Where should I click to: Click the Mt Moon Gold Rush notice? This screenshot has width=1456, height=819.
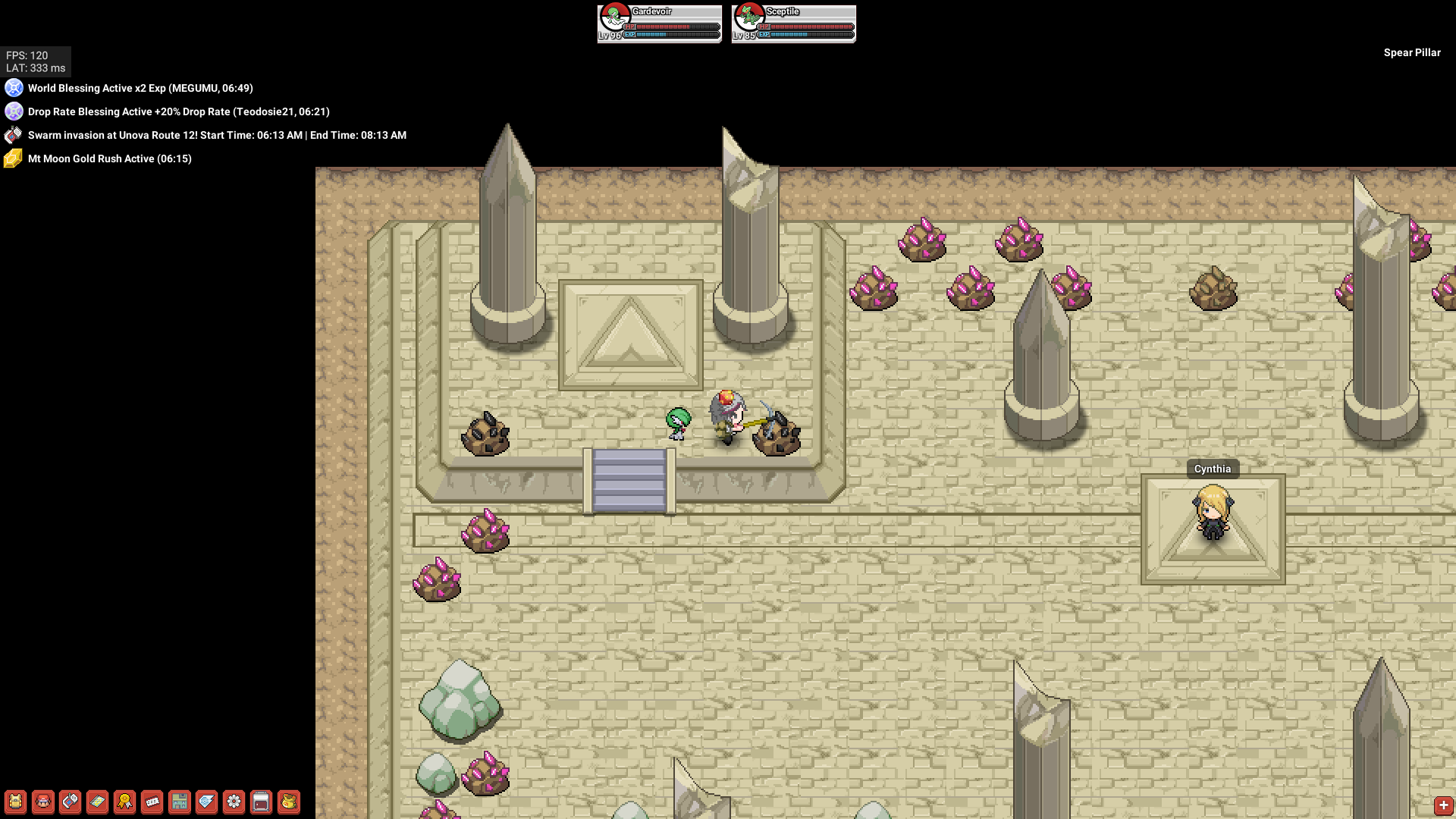pos(109,158)
